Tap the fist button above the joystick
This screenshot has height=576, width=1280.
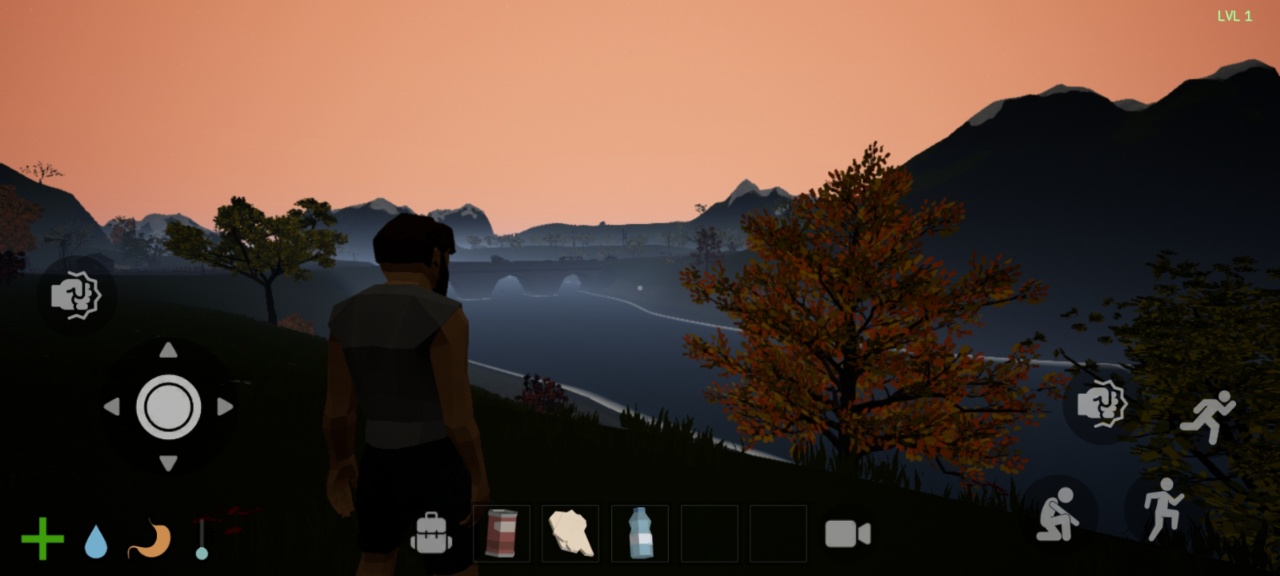pos(76,296)
